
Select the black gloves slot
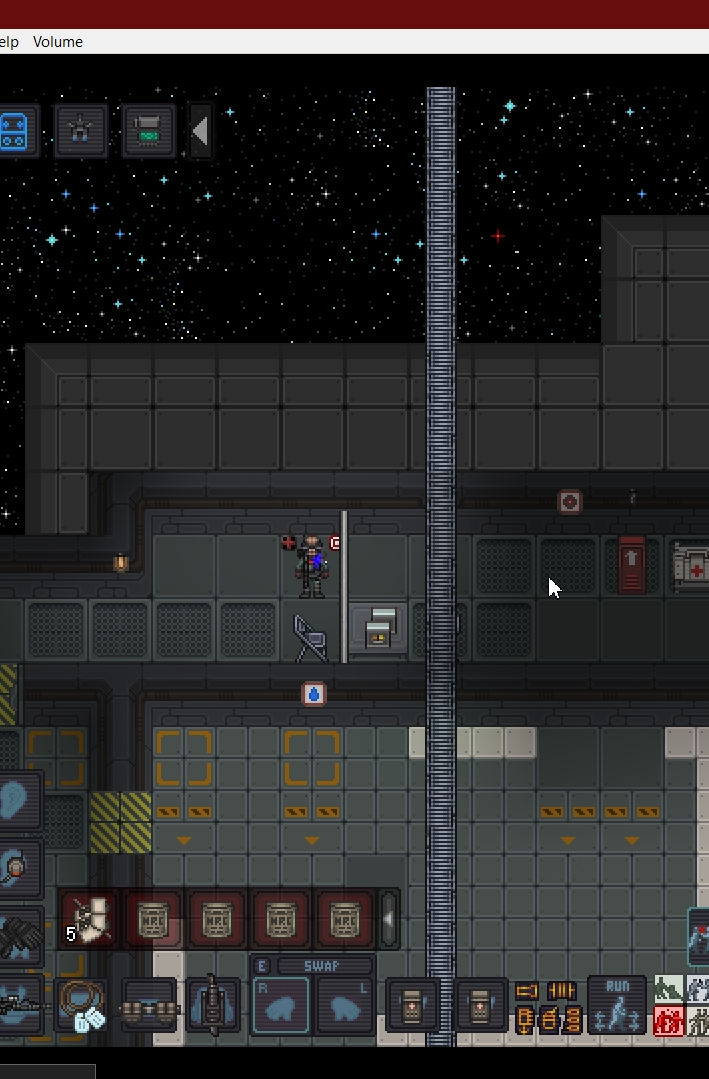point(20,937)
